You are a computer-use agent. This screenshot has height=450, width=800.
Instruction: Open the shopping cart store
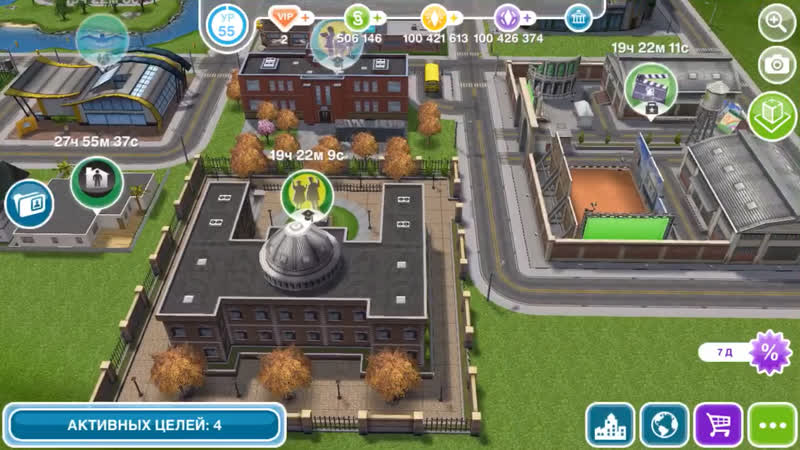718,424
